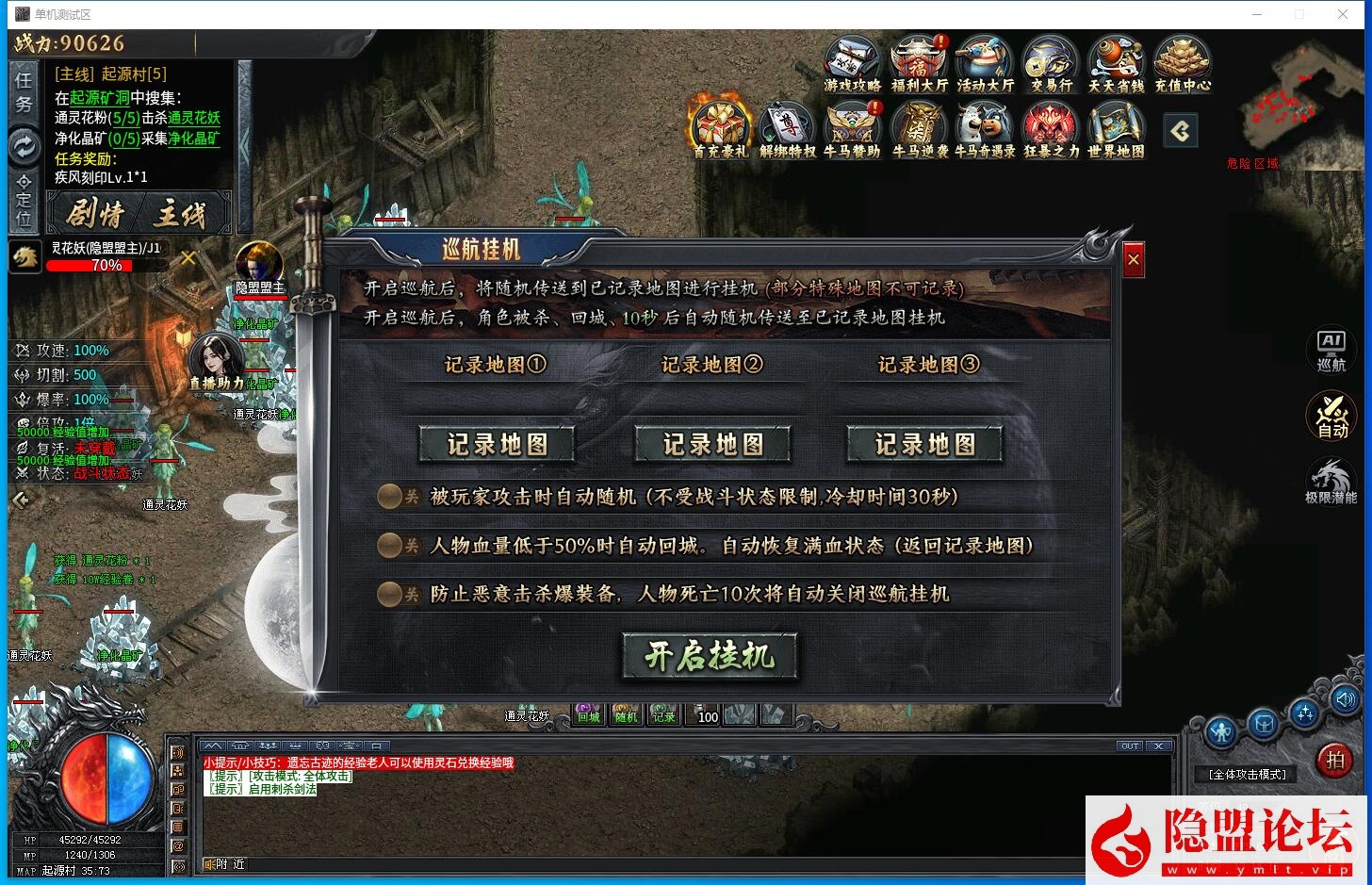Click the 极限潜能 dragon icon
Image resolution: width=1372 pixels, height=885 pixels.
tap(1331, 481)
